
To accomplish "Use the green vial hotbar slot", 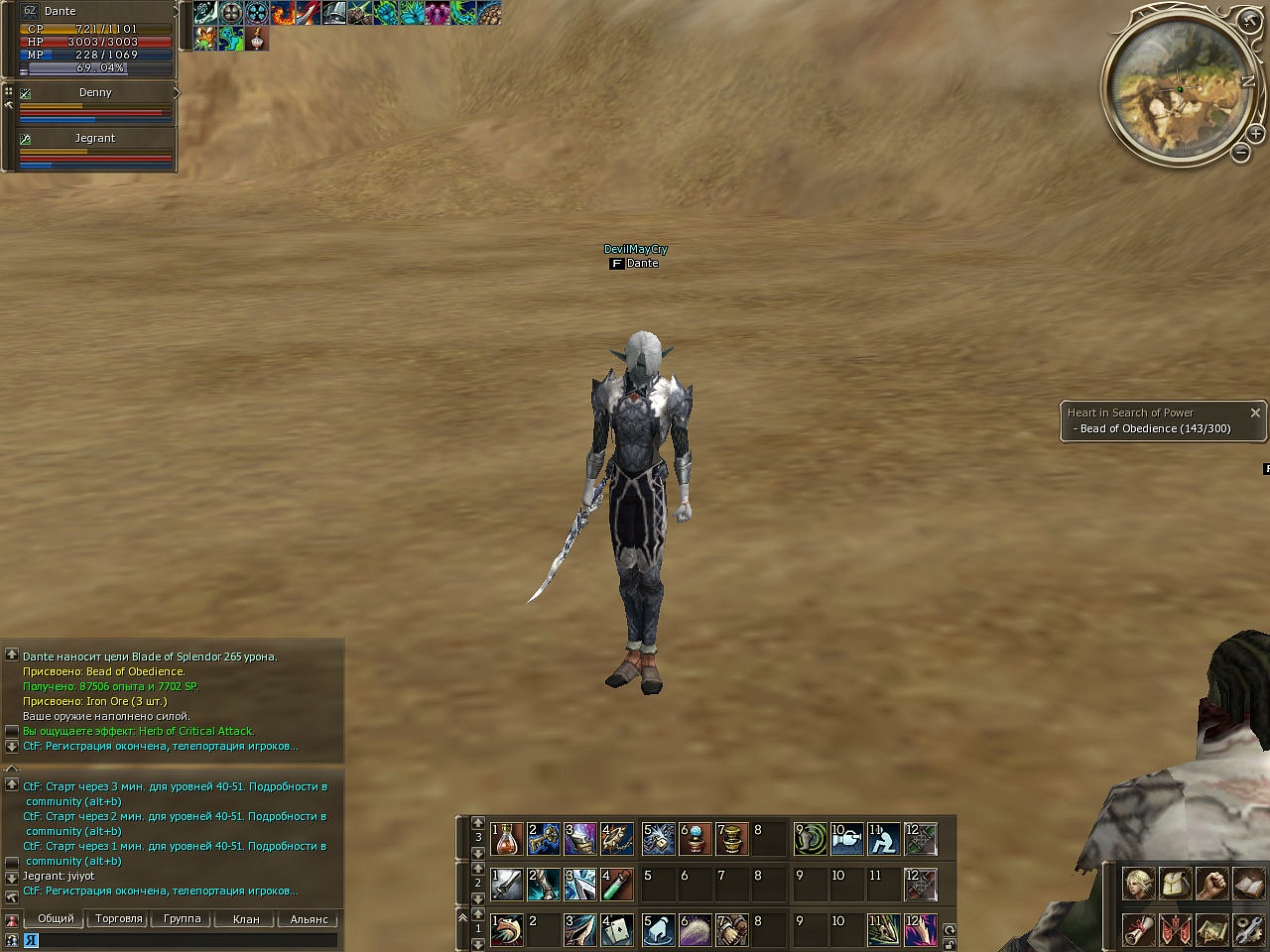I will [x=617, y=883].
